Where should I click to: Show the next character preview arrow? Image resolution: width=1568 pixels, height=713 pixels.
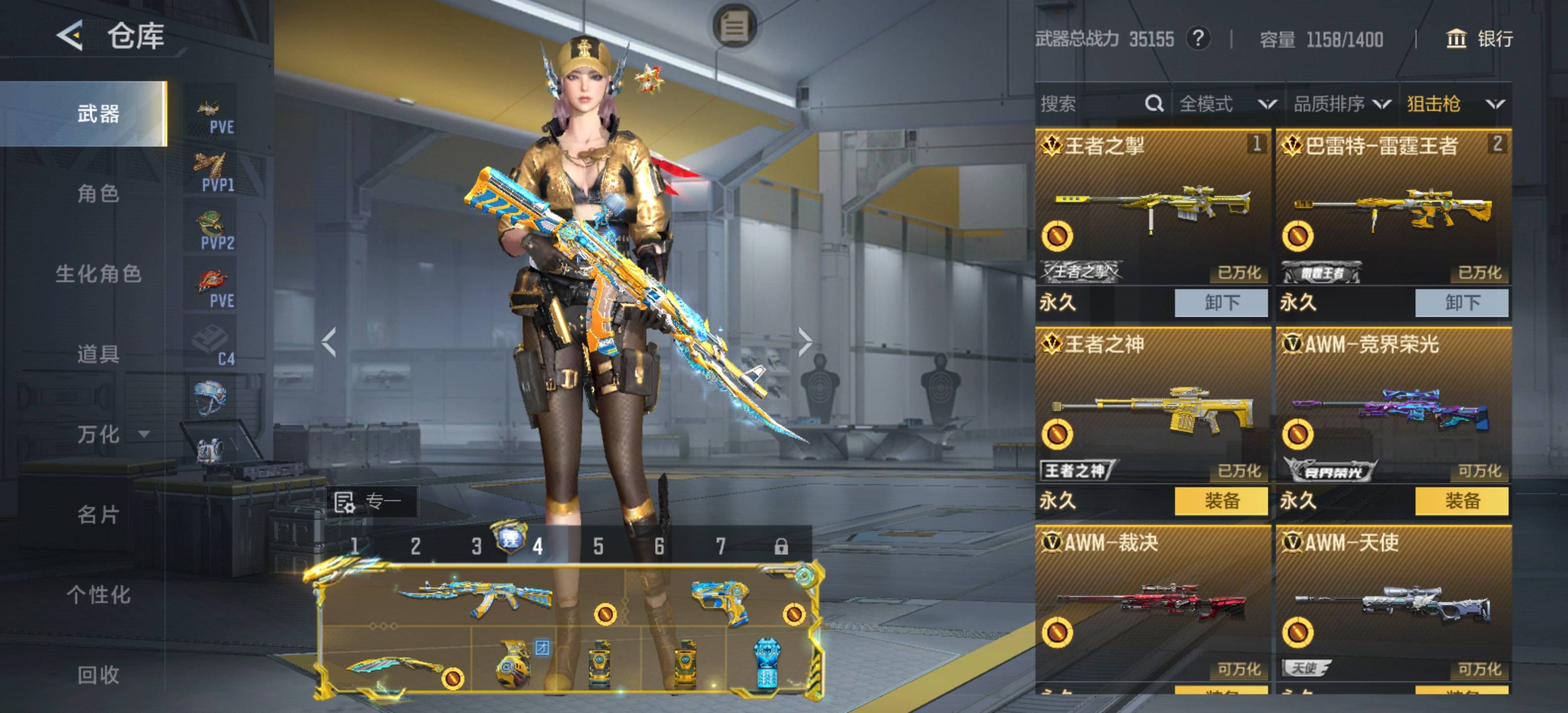click(x=805, y=342)
